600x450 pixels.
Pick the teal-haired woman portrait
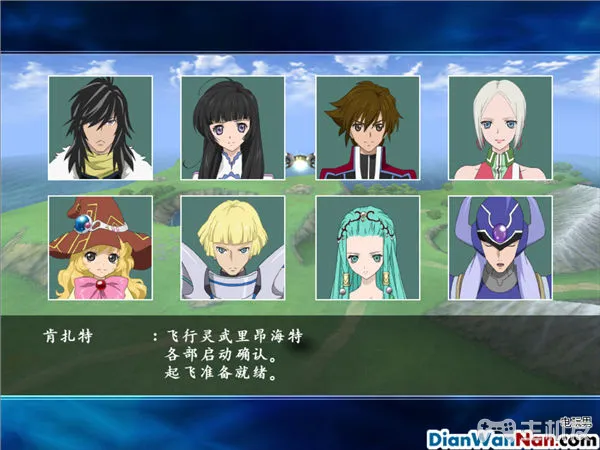tap(367, 248)
